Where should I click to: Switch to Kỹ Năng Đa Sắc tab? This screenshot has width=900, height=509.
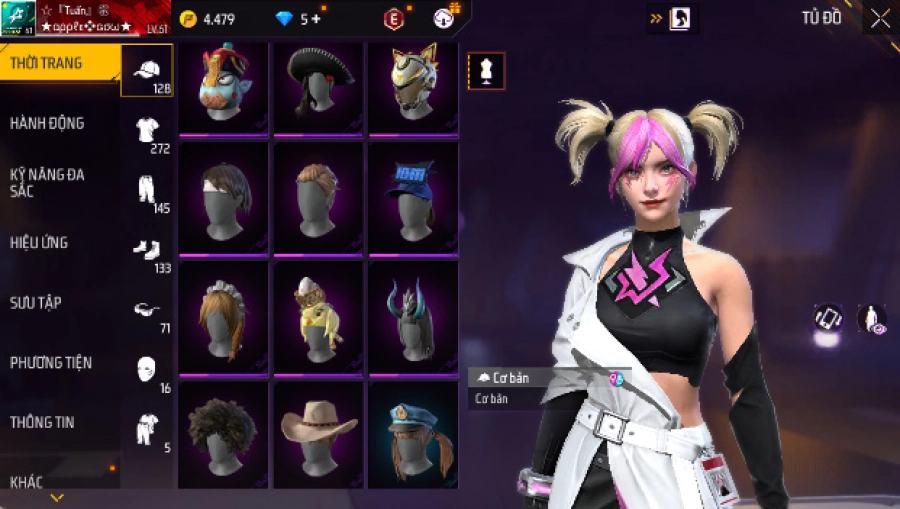(47, 182)
